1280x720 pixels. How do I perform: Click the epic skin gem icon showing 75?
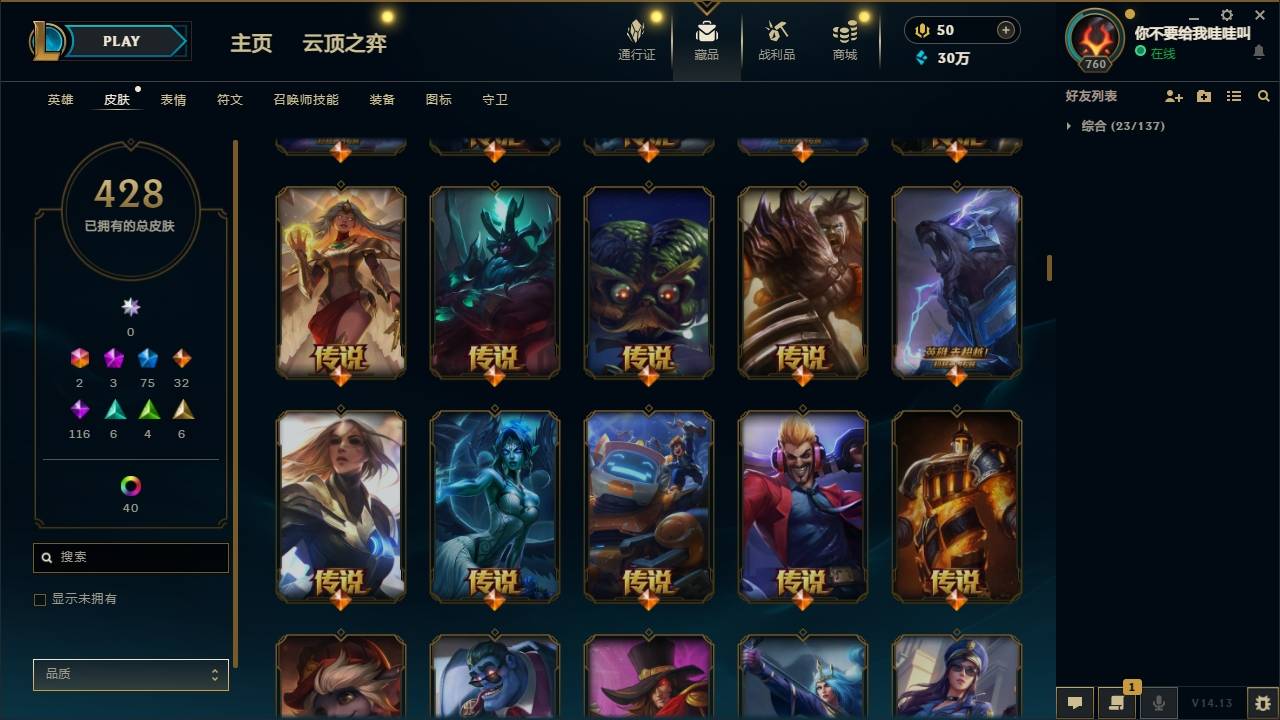[x=147, y=358]
